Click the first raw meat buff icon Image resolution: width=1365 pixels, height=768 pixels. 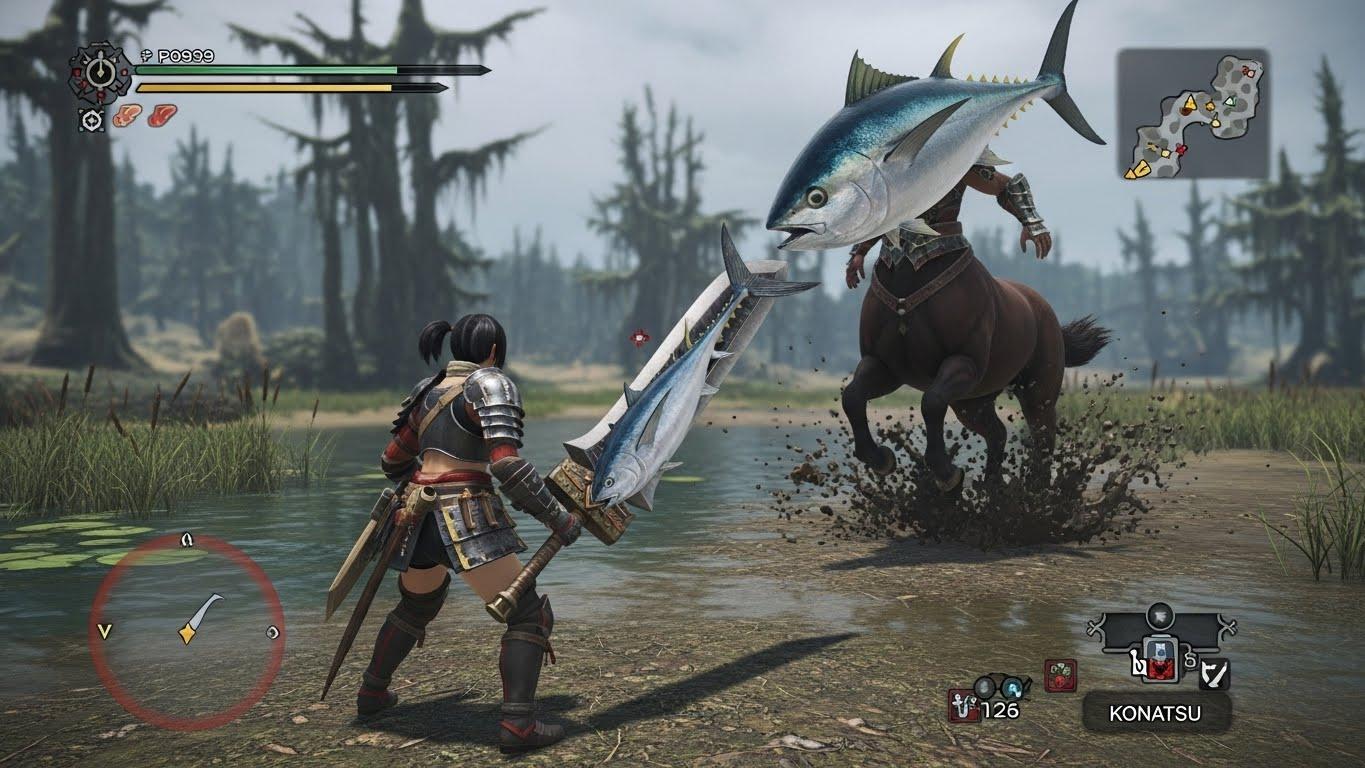(127, 116)
